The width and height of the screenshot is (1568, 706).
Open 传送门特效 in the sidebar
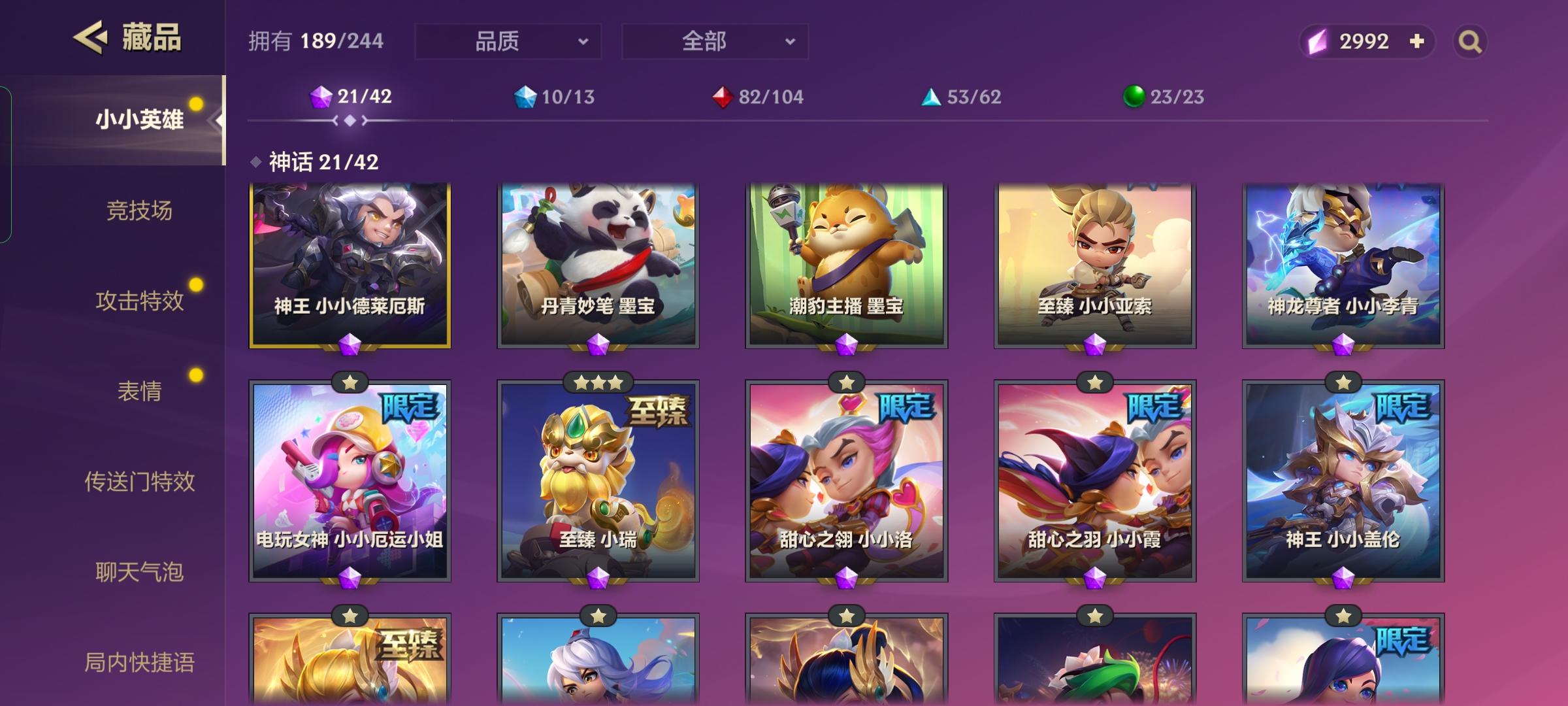click(141, 482)
